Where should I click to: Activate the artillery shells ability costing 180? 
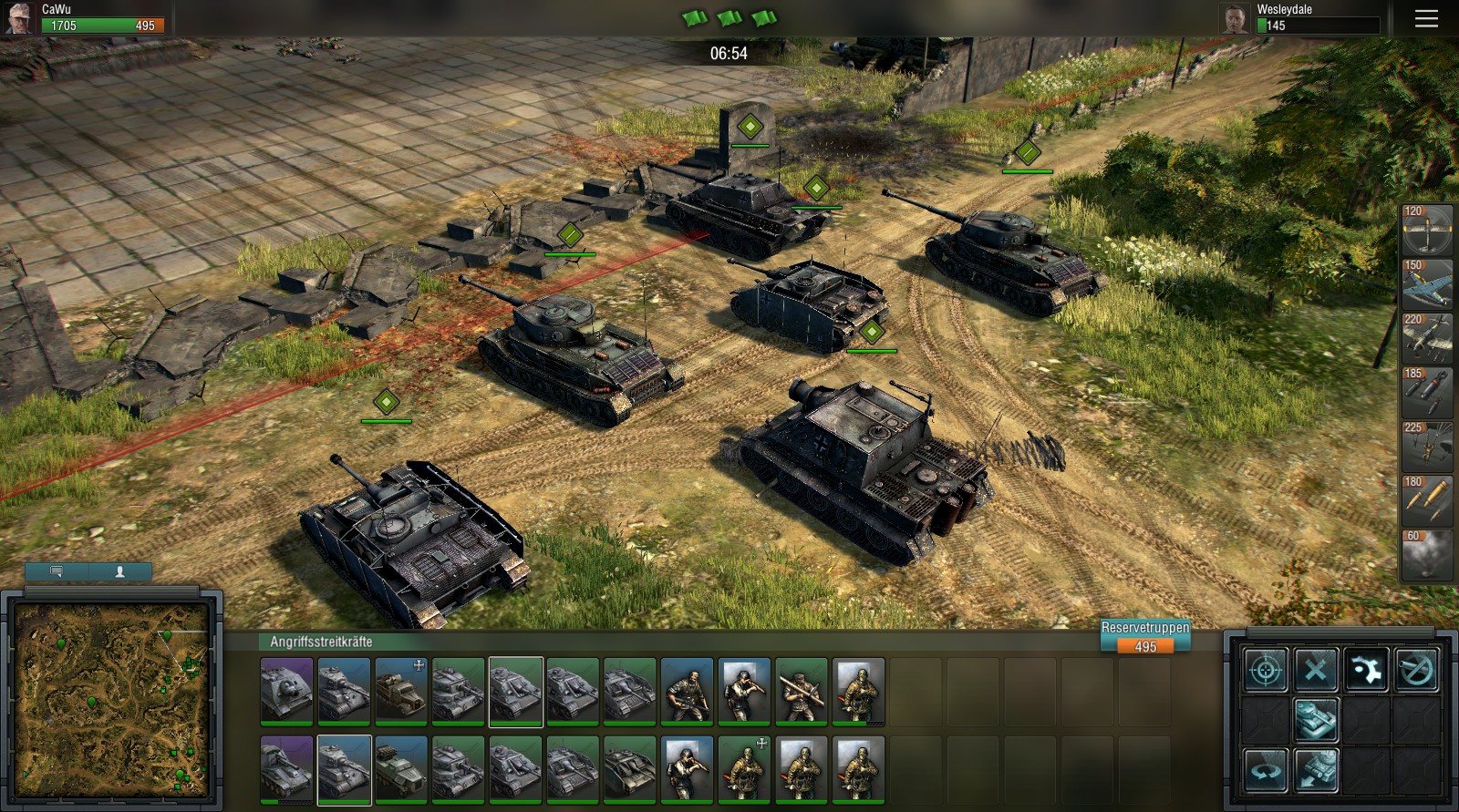[x=1427, y=501]
